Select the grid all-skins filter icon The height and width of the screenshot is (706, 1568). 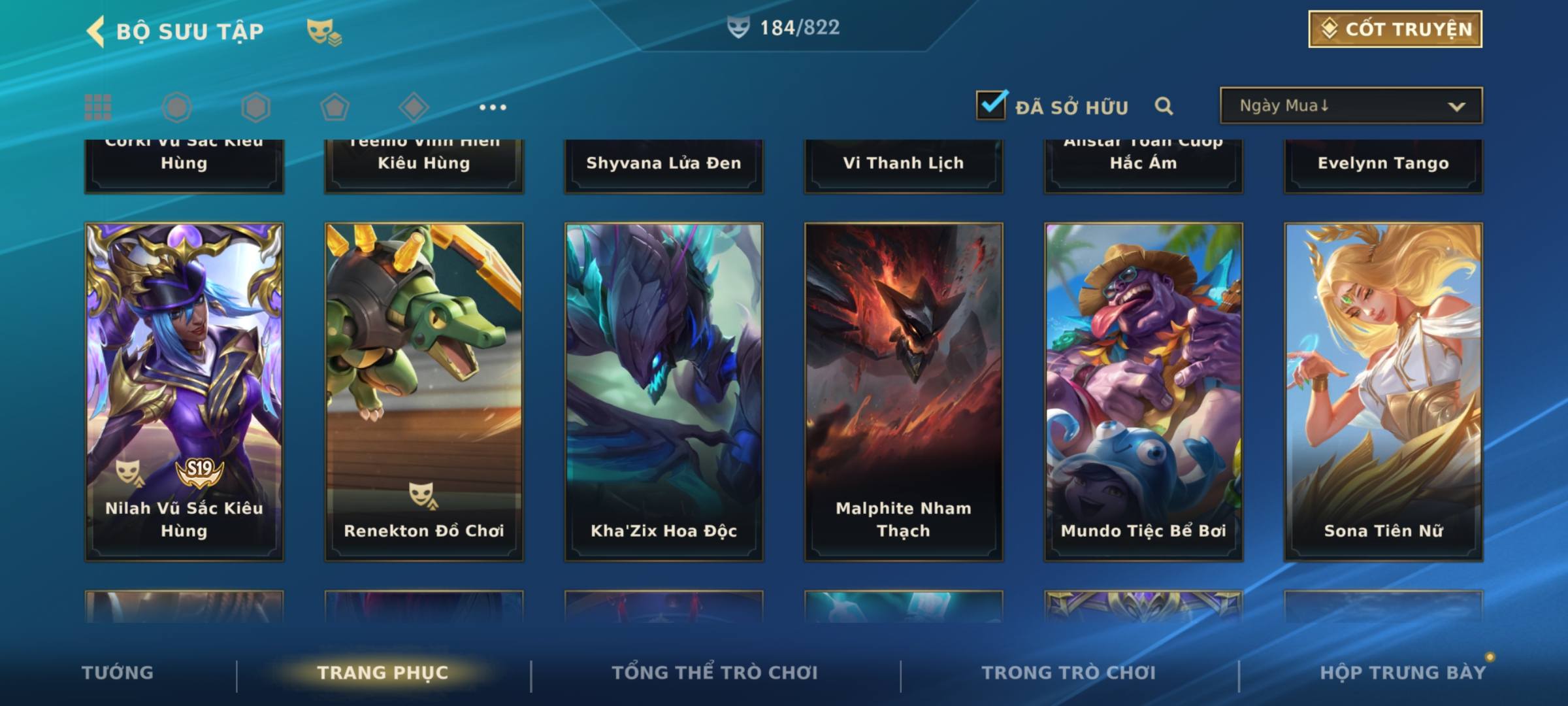point(98,107)
